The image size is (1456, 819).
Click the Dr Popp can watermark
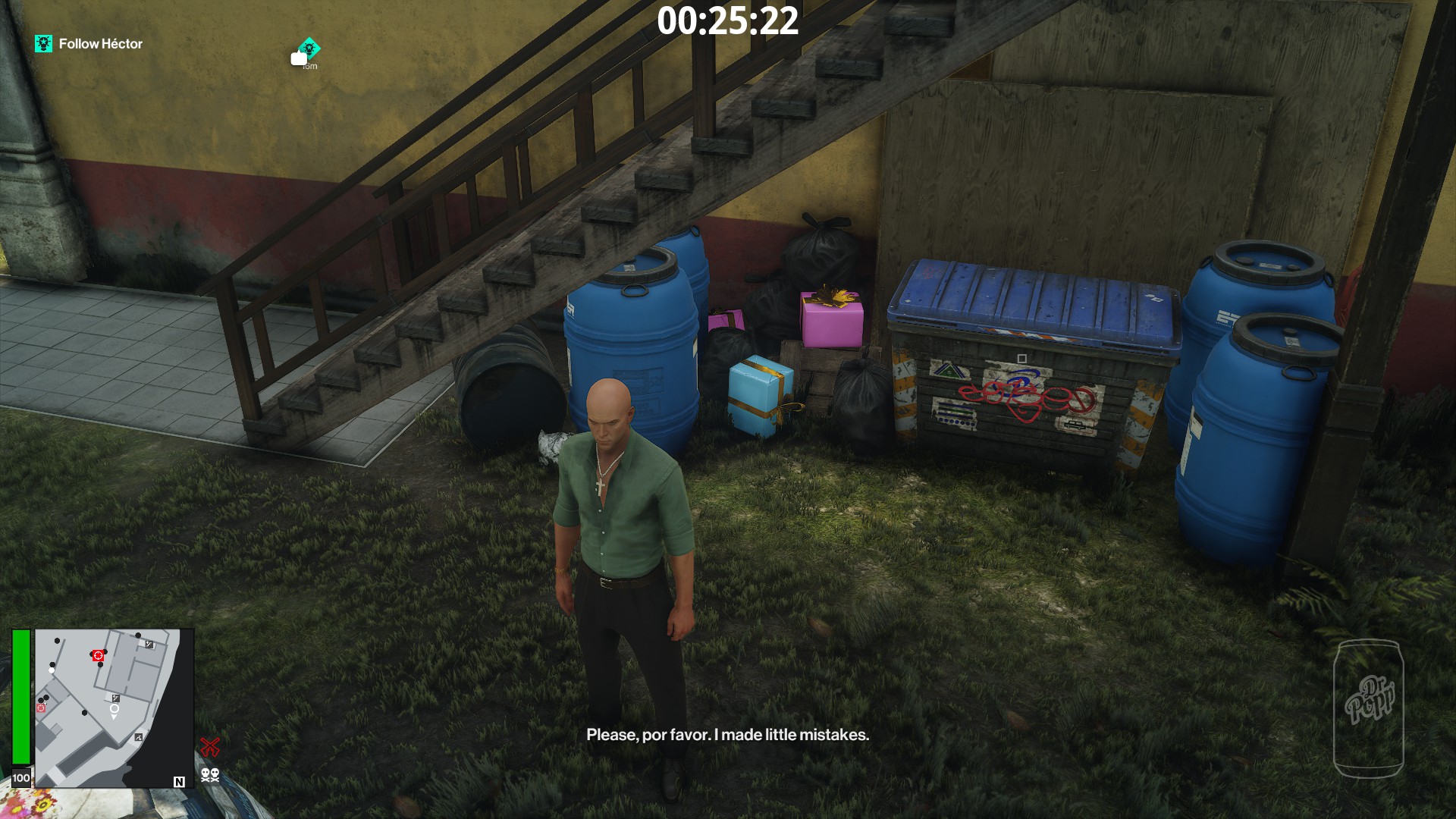coord(1369,708)
